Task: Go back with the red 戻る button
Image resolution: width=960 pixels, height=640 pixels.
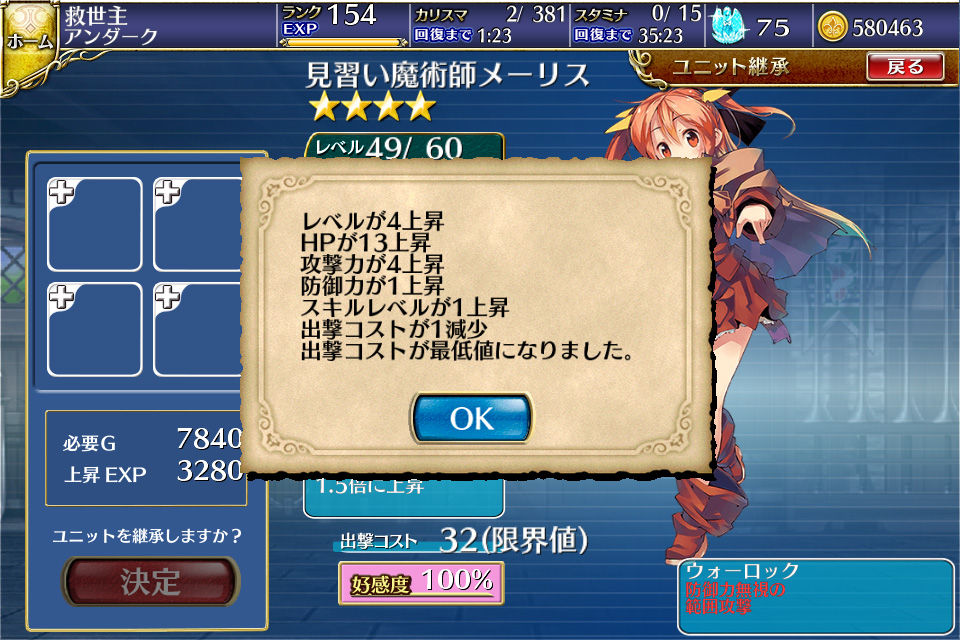Action: (x=905, y=67)
